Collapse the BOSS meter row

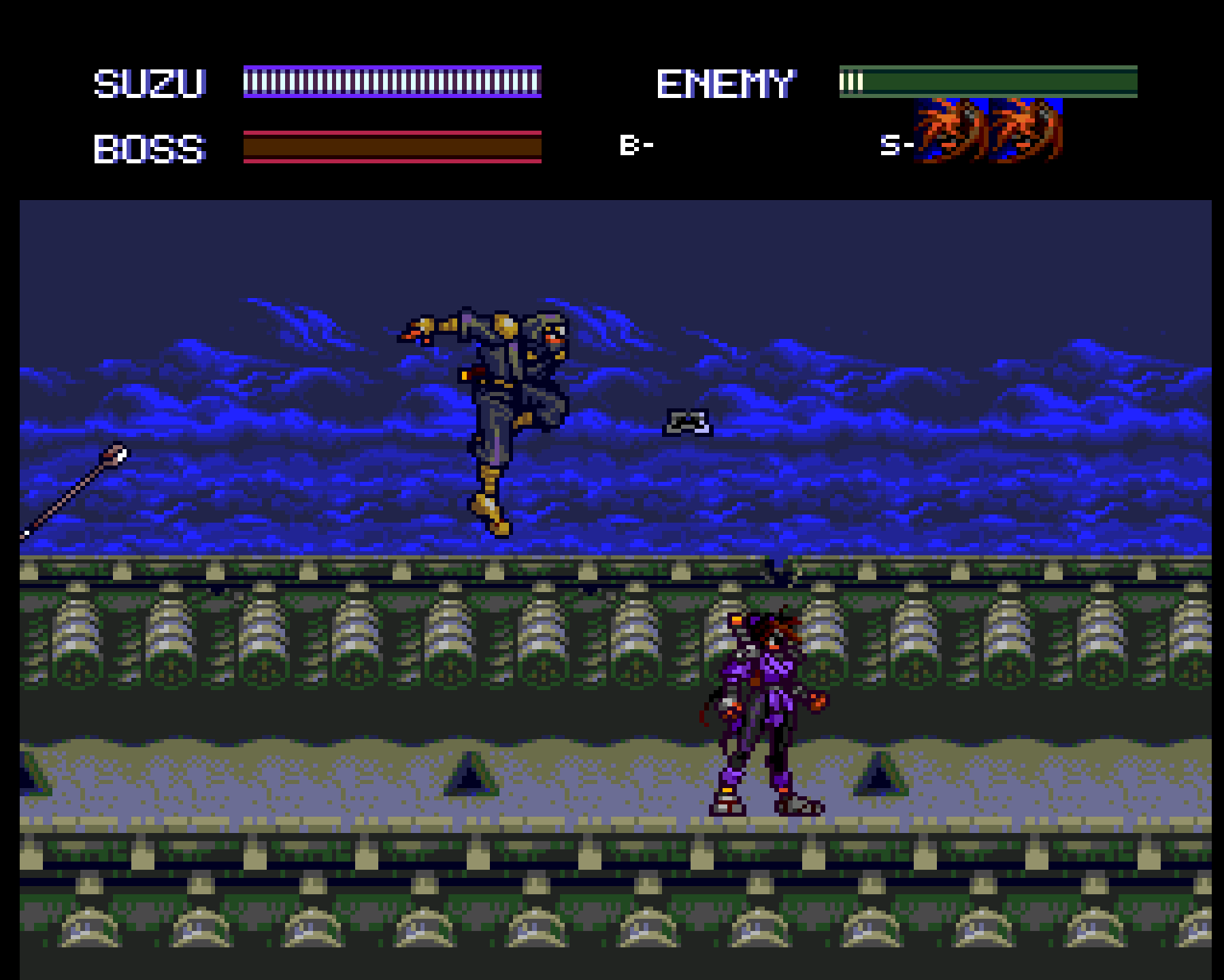(x=150, y=148)
